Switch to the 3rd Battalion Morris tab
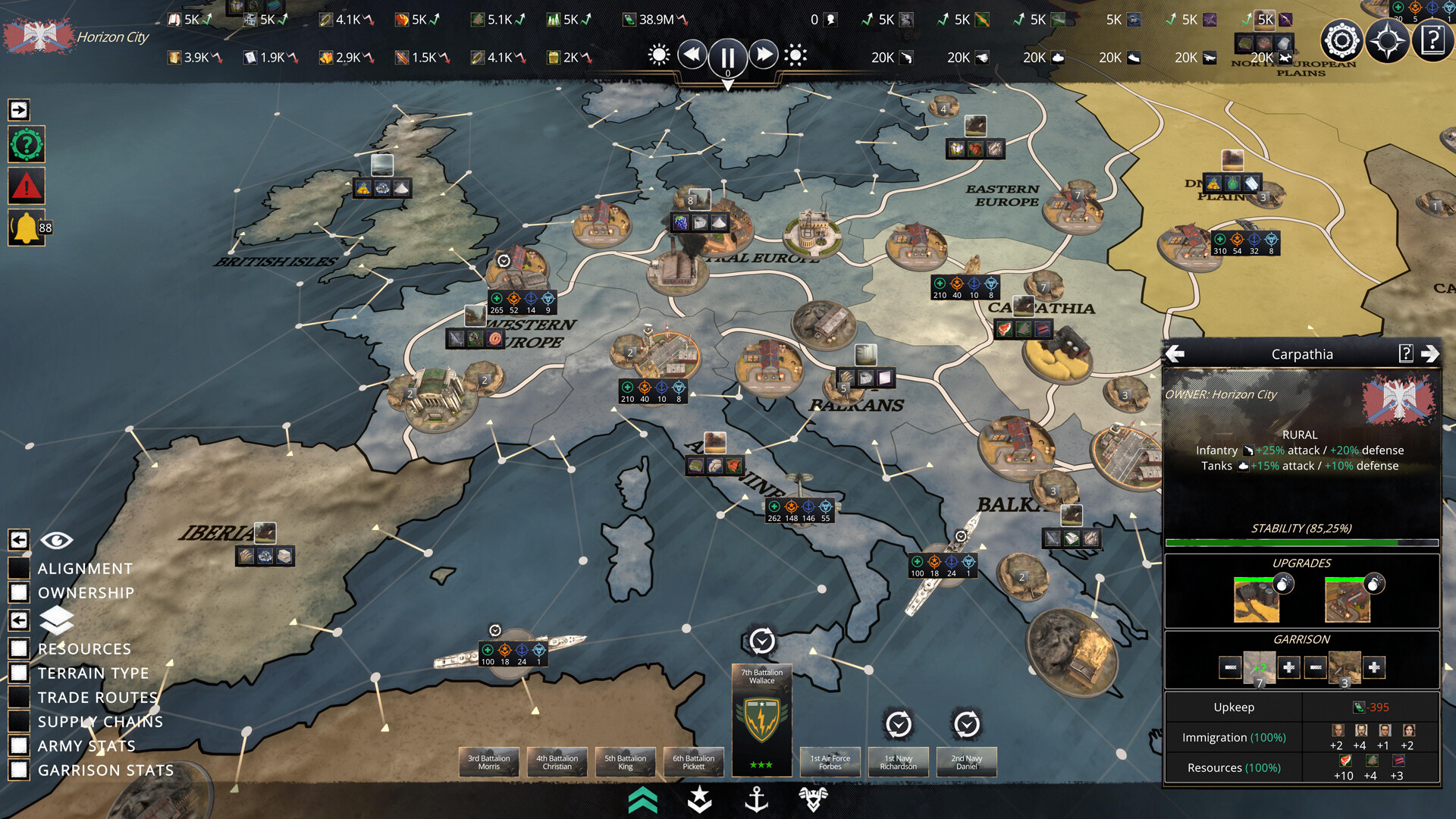 [489, 762]
